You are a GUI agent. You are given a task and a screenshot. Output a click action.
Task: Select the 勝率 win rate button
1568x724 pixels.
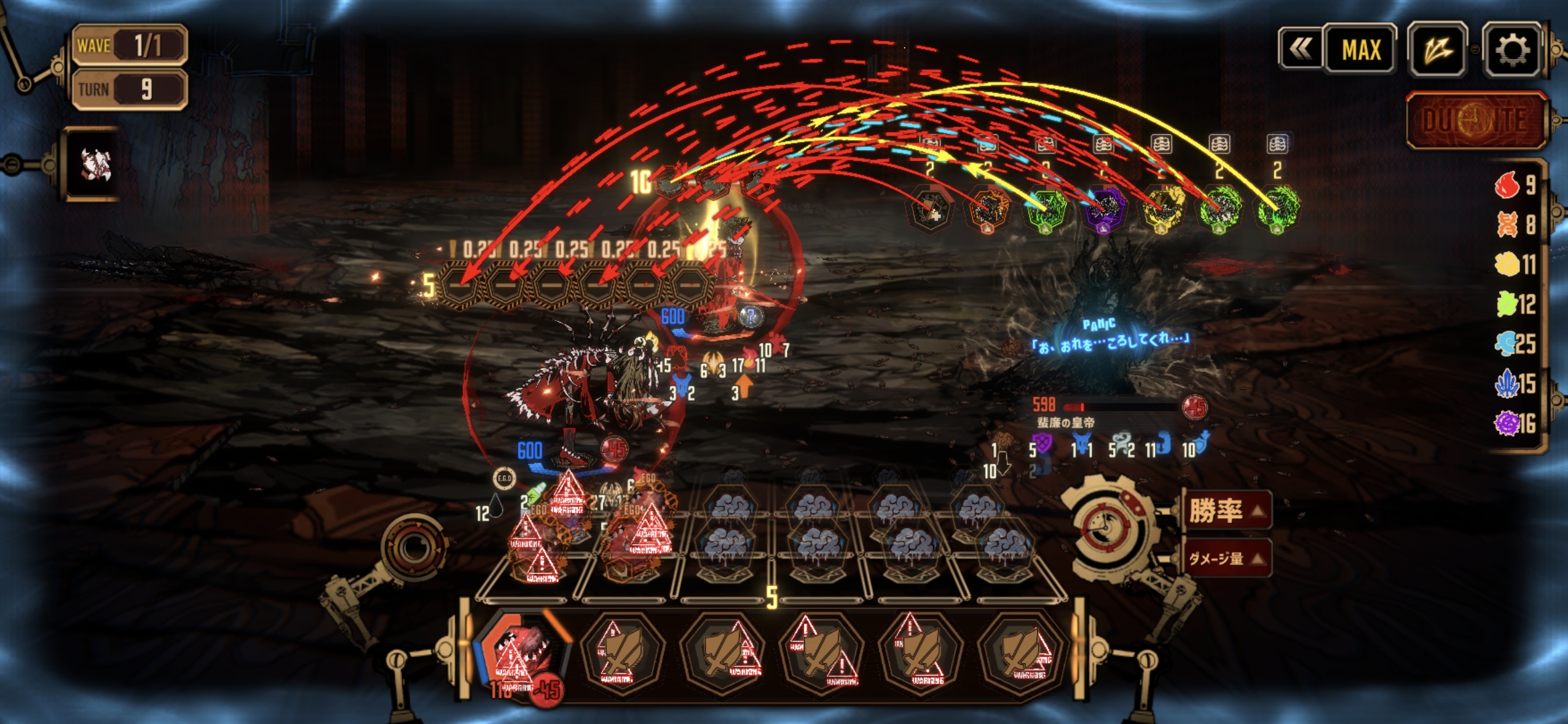coord(1225,511)
